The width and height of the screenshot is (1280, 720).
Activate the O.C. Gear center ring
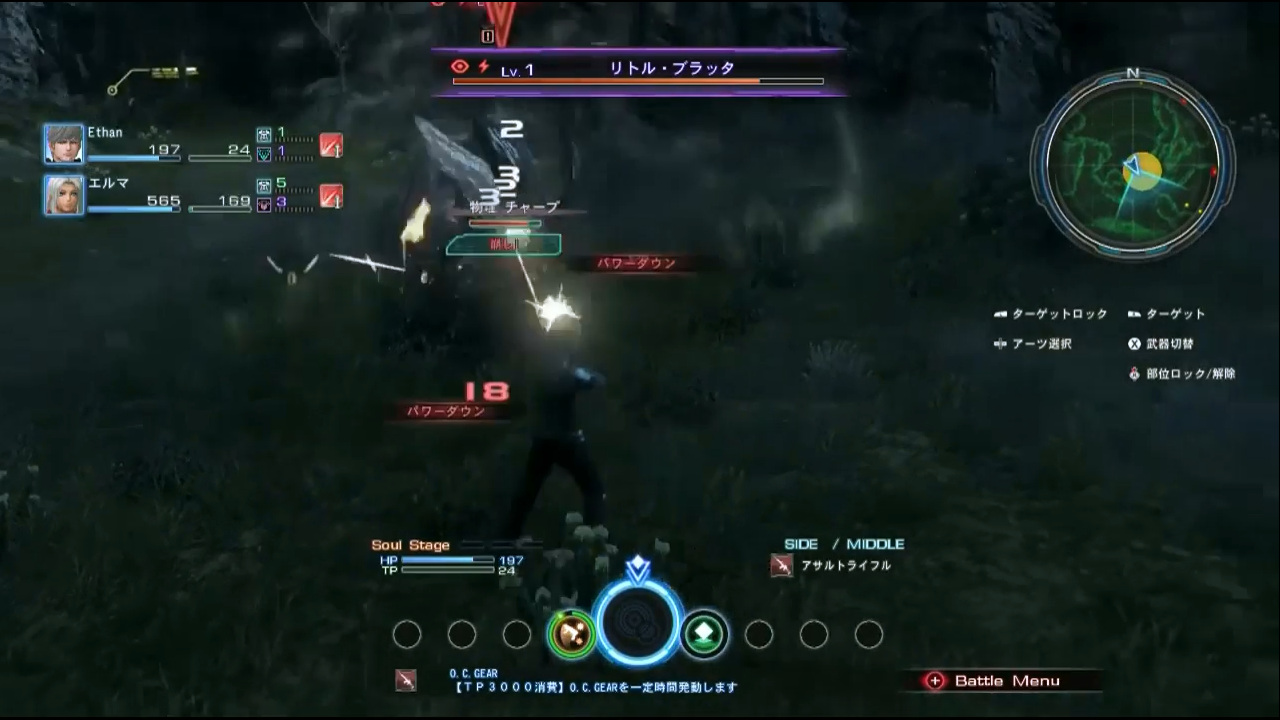(637, 623)
